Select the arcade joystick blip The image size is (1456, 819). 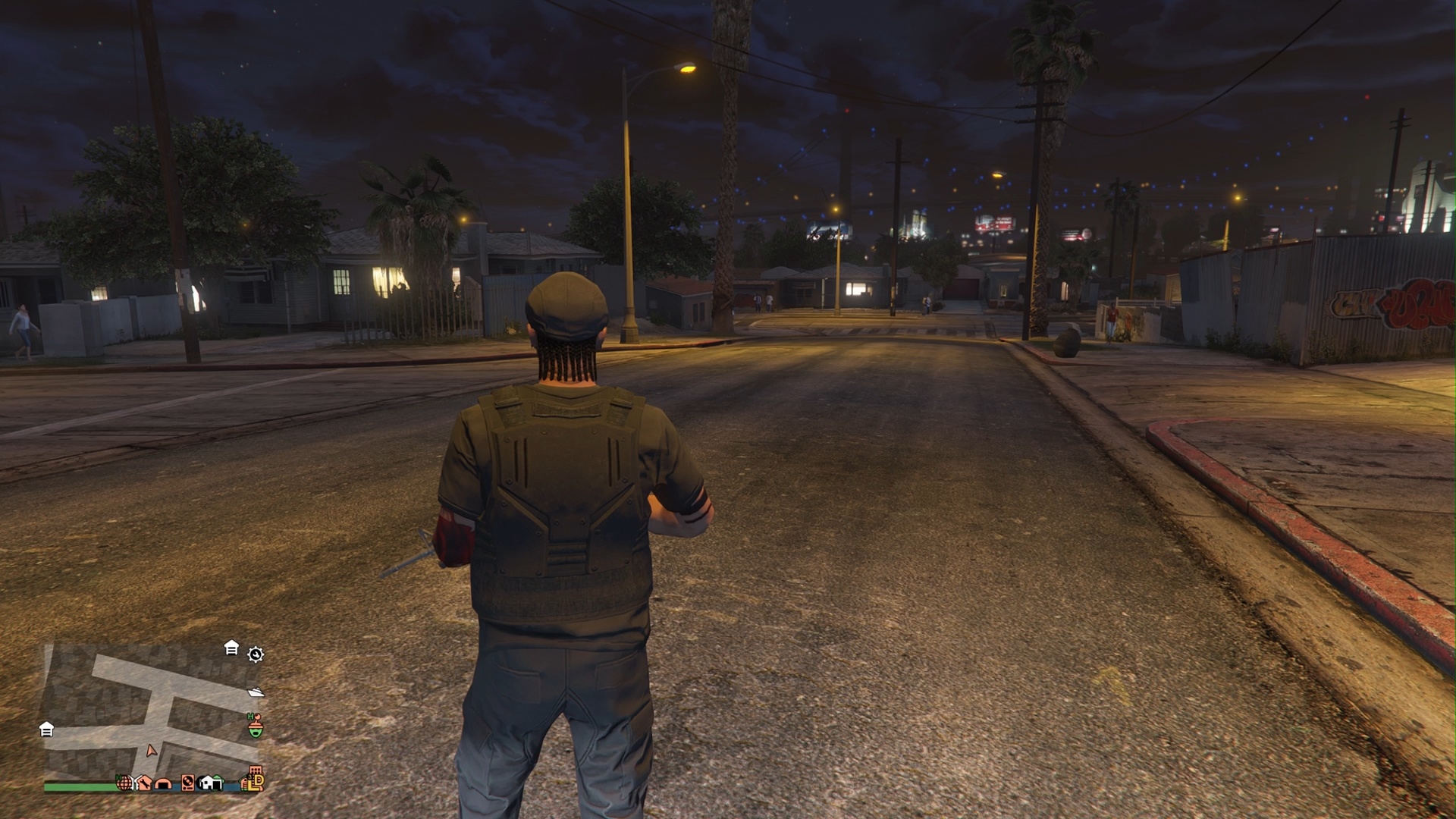[256, 727]
